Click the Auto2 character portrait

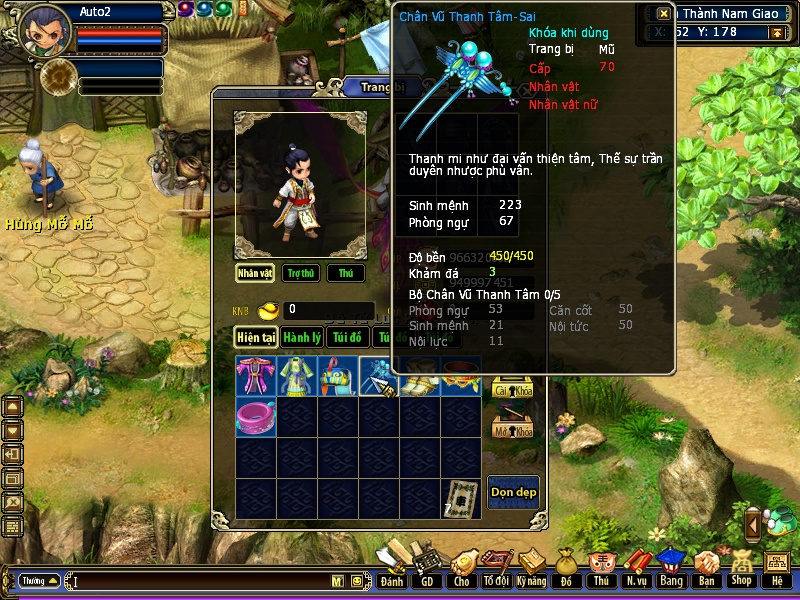tap(45, 28)
